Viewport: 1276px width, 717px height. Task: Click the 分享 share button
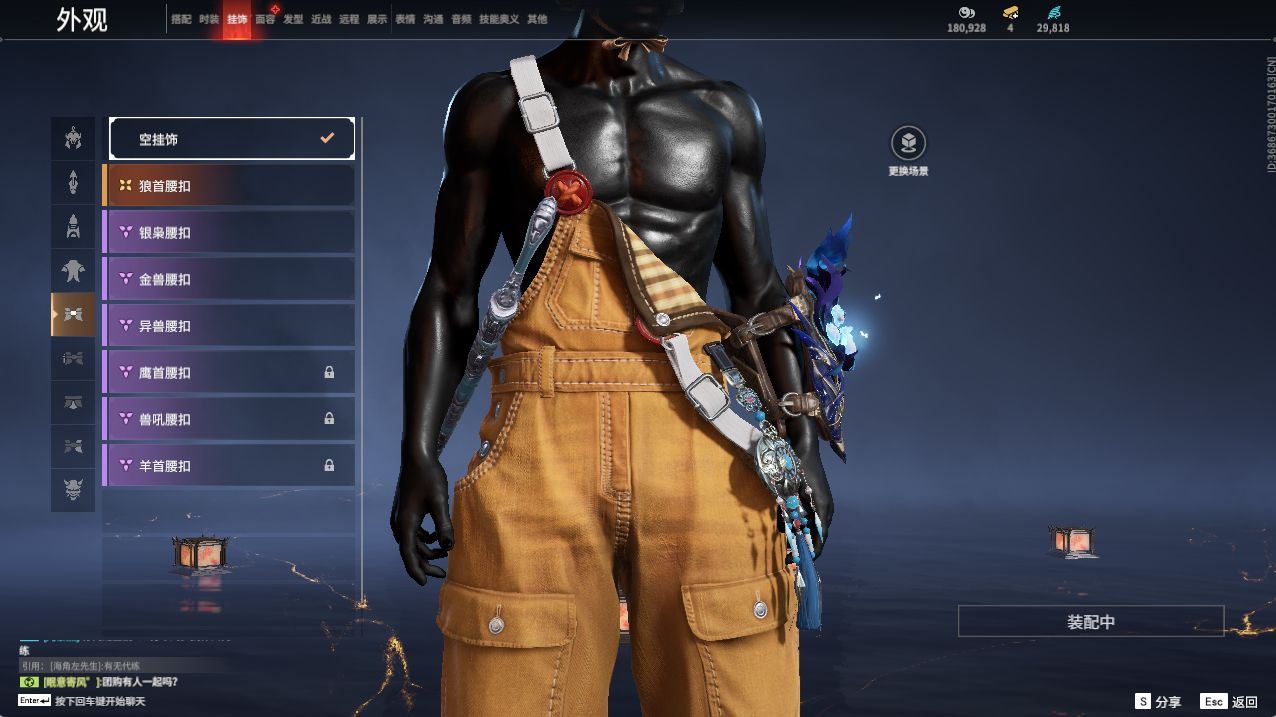(1158, 702)
